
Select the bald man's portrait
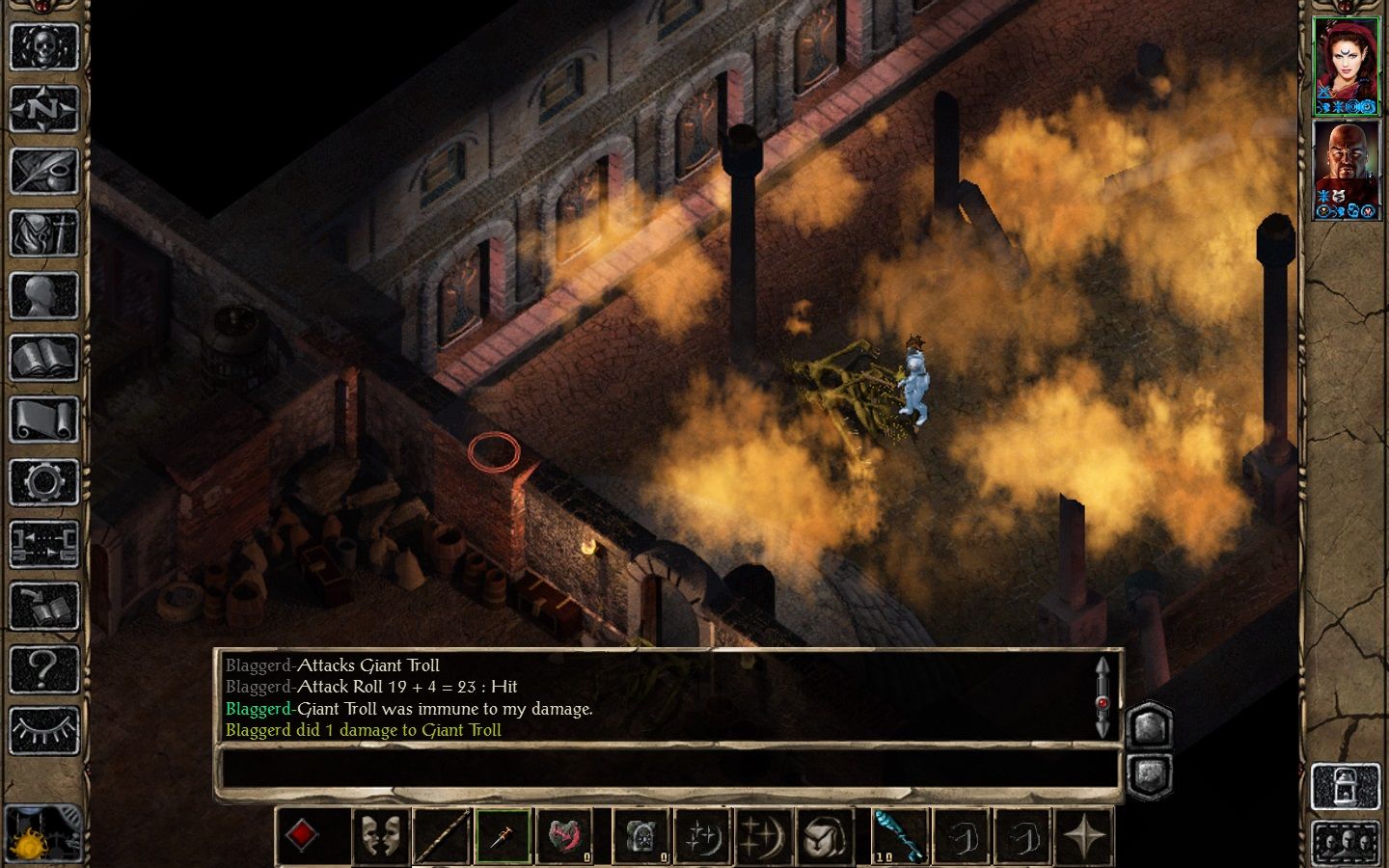pyautogui.click(x=1346, y=170)
